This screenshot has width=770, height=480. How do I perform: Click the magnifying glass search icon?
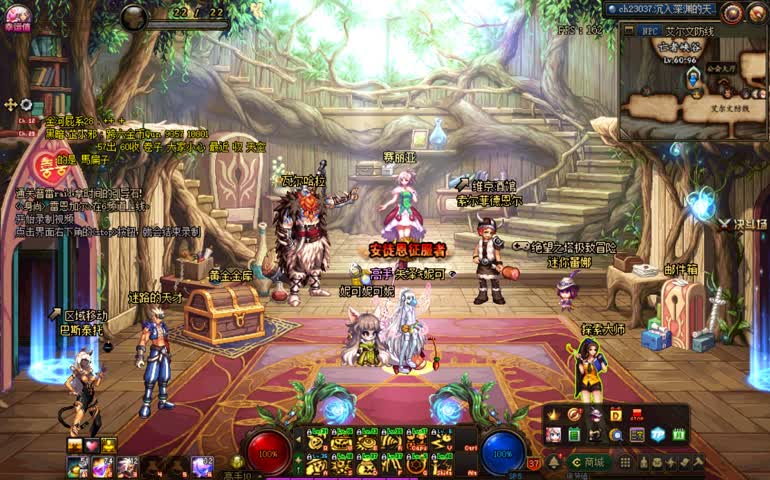click(x=616, y=435)
